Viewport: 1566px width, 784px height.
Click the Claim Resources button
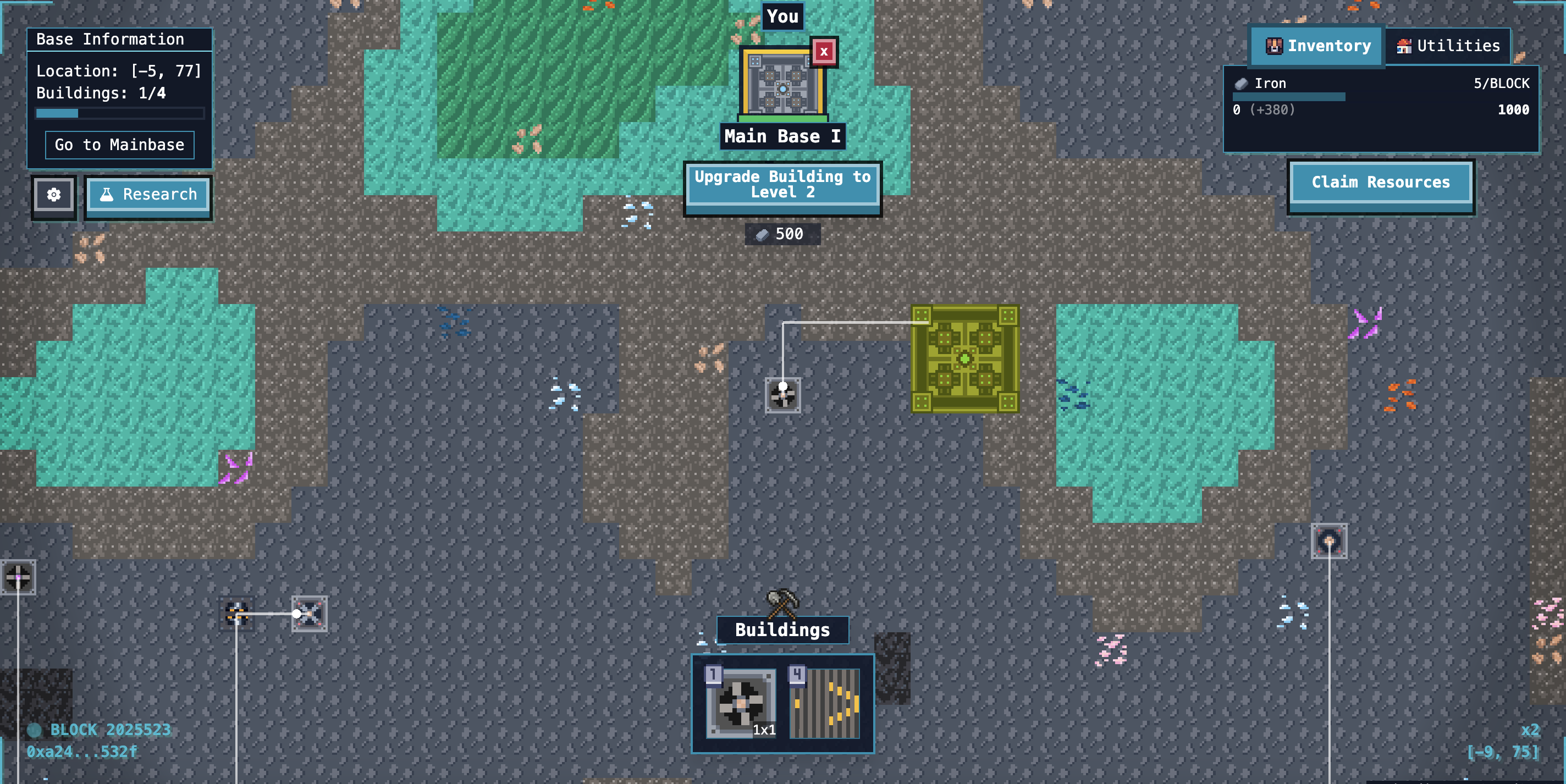[1381, 182]
